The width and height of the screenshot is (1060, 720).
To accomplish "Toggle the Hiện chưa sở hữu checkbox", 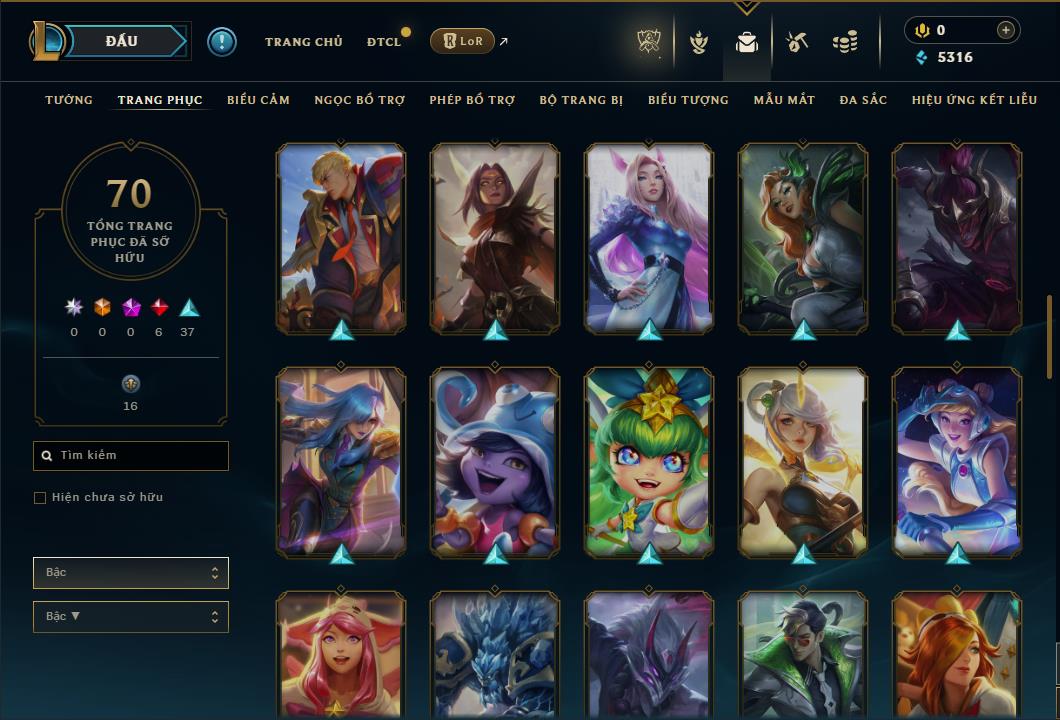I will (40, 498).
